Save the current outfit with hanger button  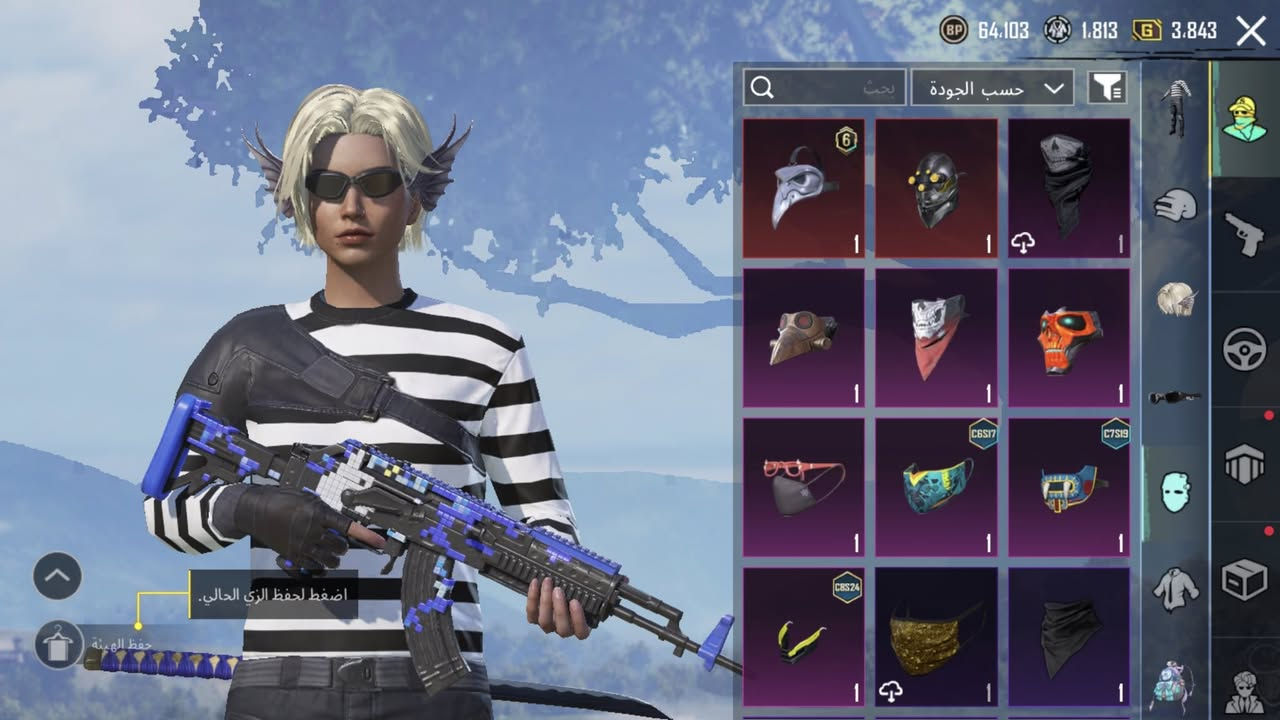(x=58, y=644)
